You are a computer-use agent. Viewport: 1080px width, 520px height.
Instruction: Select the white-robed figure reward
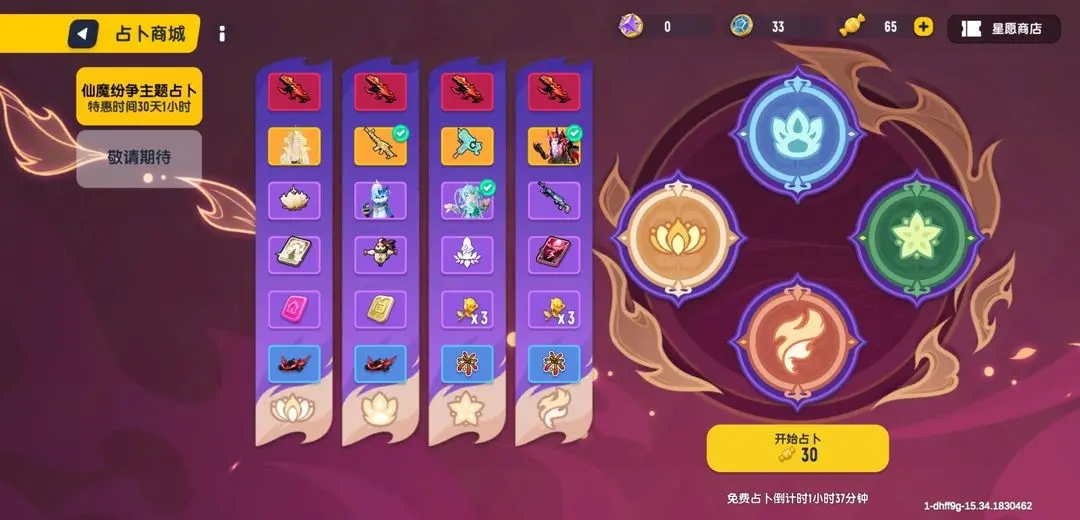tap(294, 146)
